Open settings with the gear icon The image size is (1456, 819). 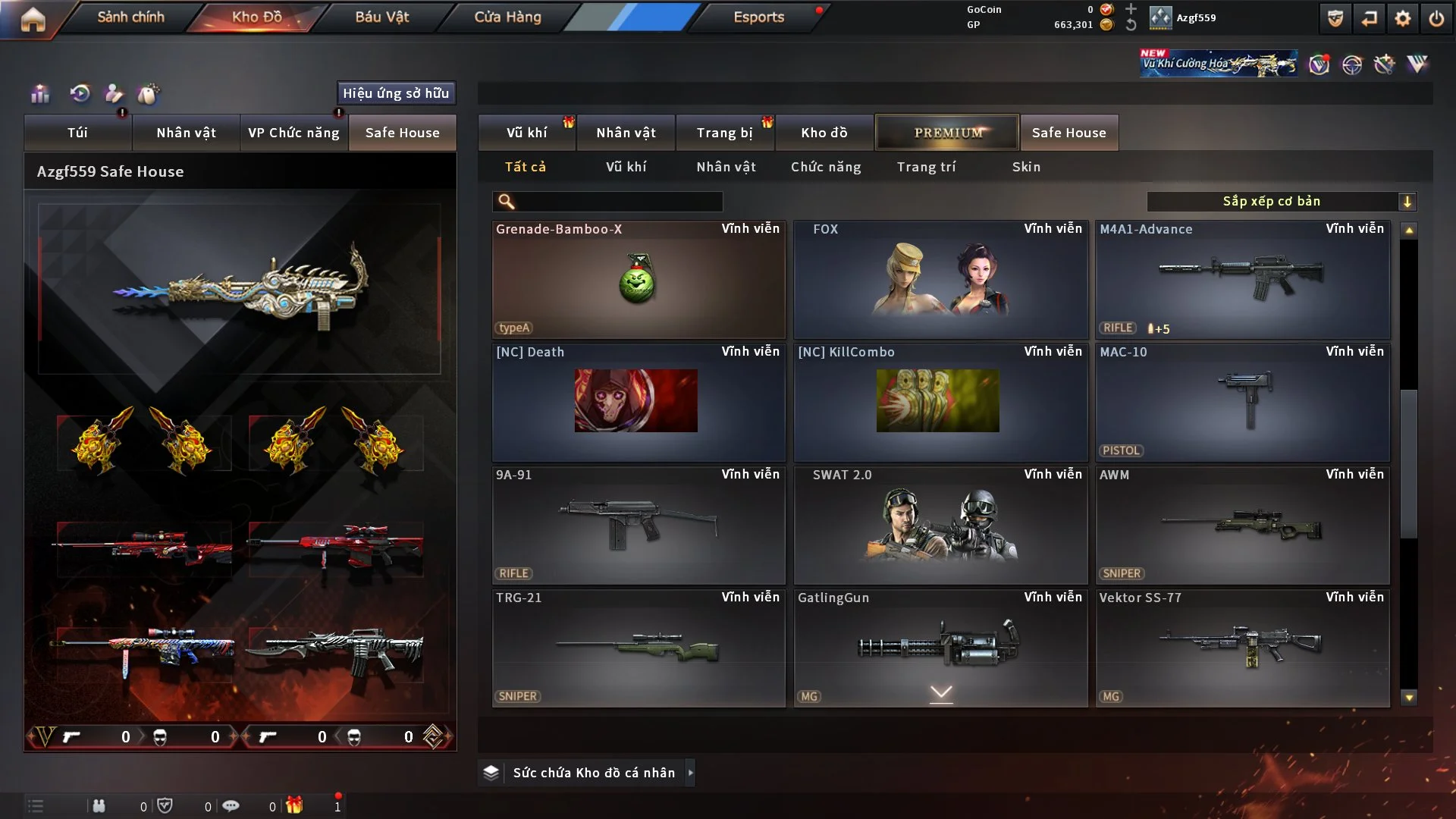coord(1402,18)
